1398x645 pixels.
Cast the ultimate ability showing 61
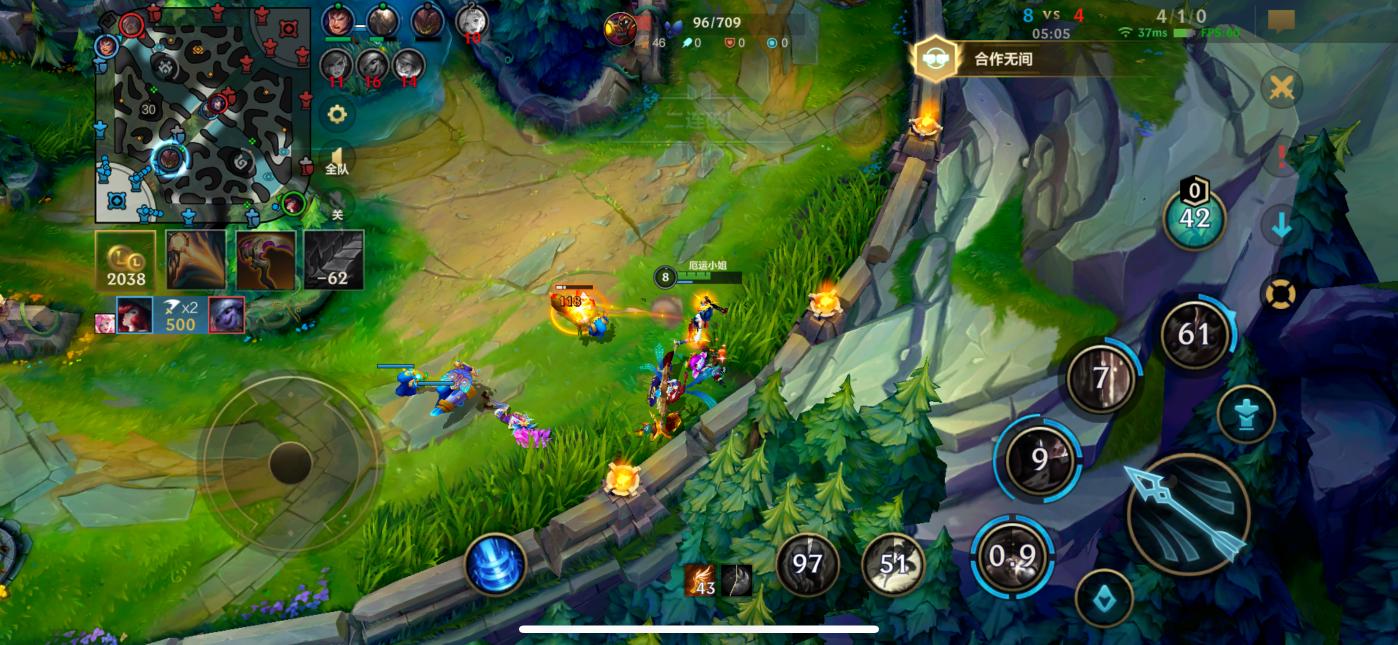pos(1194,335)
